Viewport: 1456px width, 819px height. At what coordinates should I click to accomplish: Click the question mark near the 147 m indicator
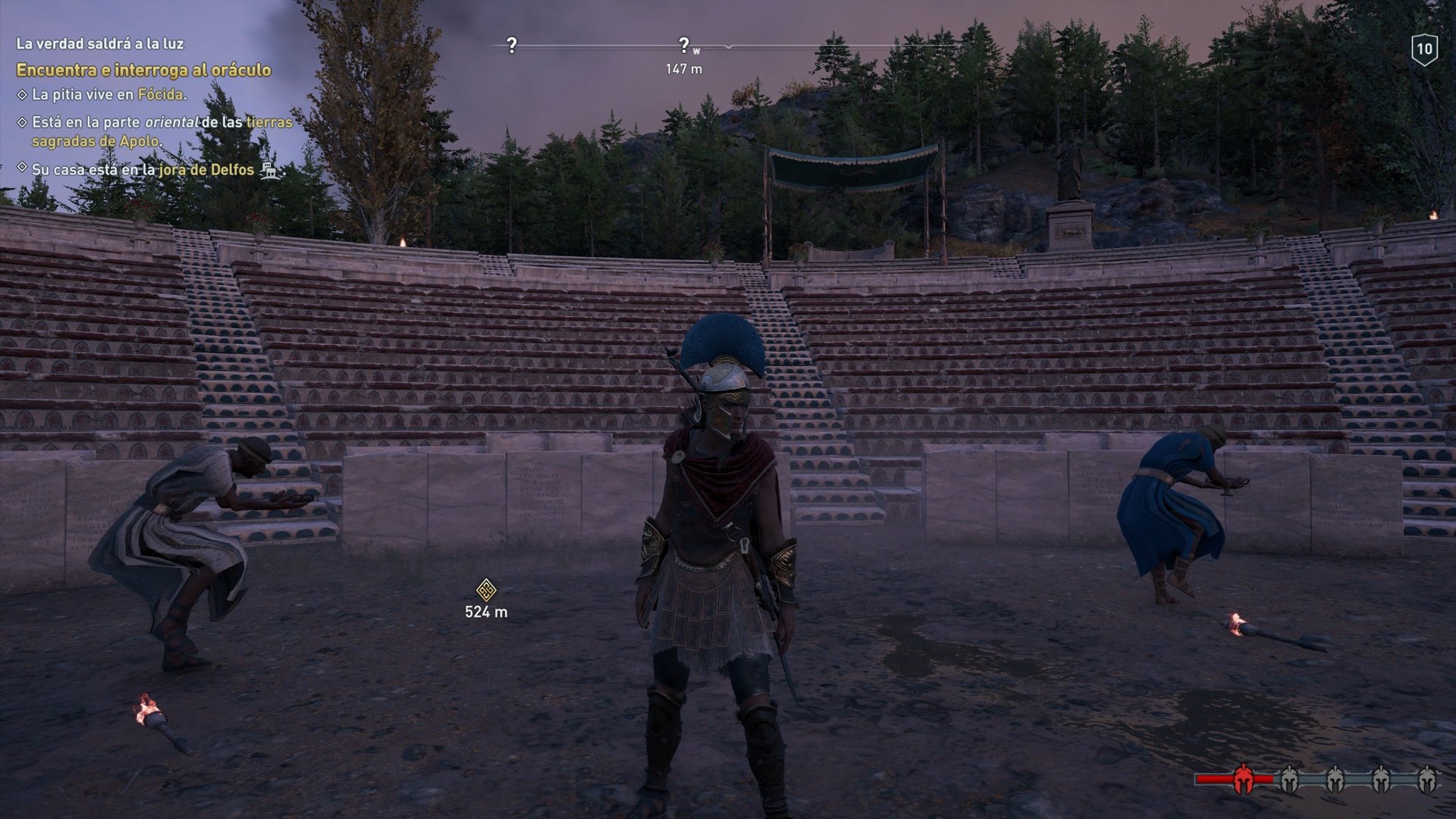tap(685, 44)
